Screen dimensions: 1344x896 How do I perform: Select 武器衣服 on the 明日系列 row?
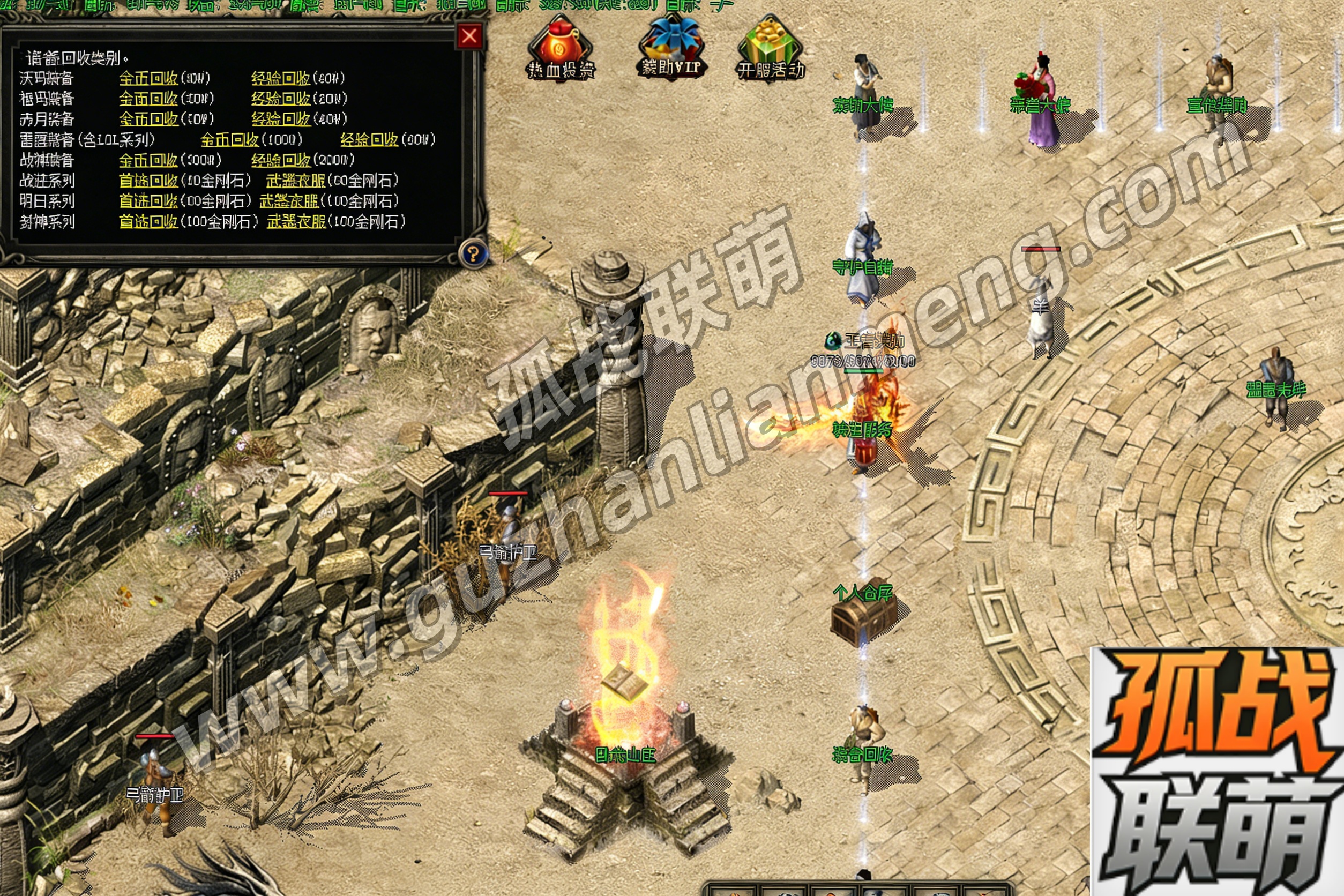(289, 201)
